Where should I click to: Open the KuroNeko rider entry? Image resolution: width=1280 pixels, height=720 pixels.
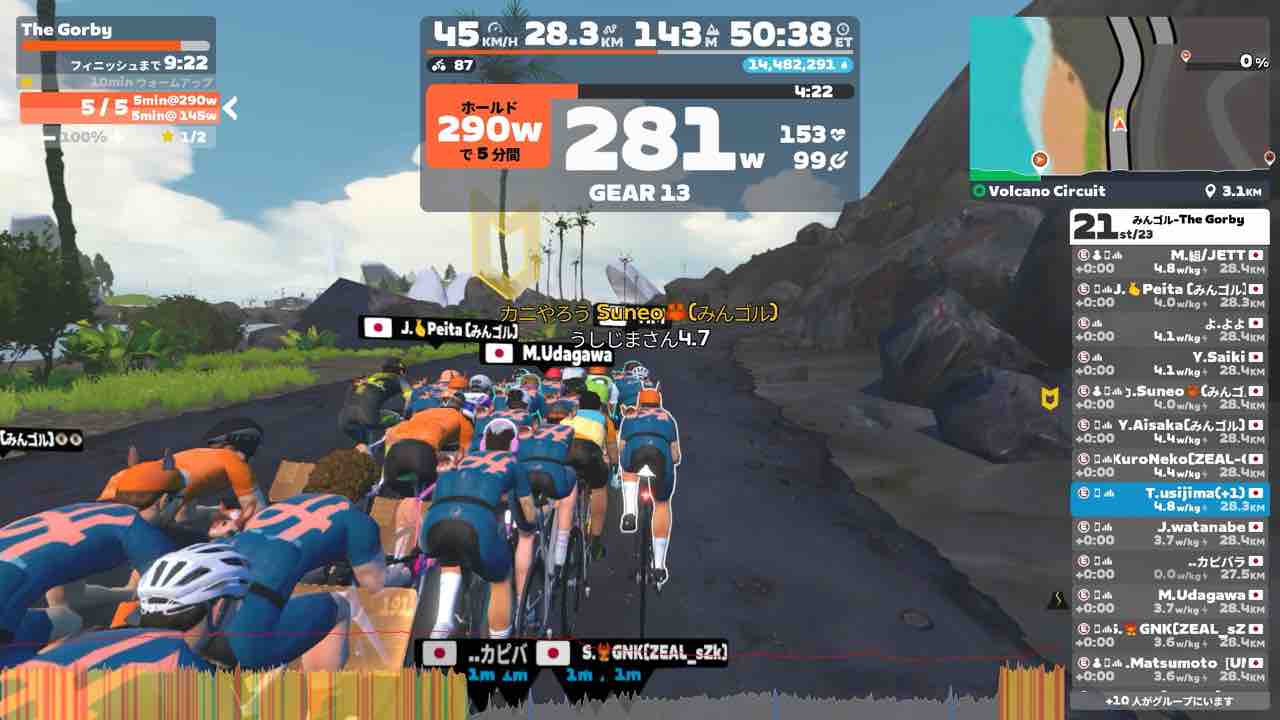[1169, 465]
